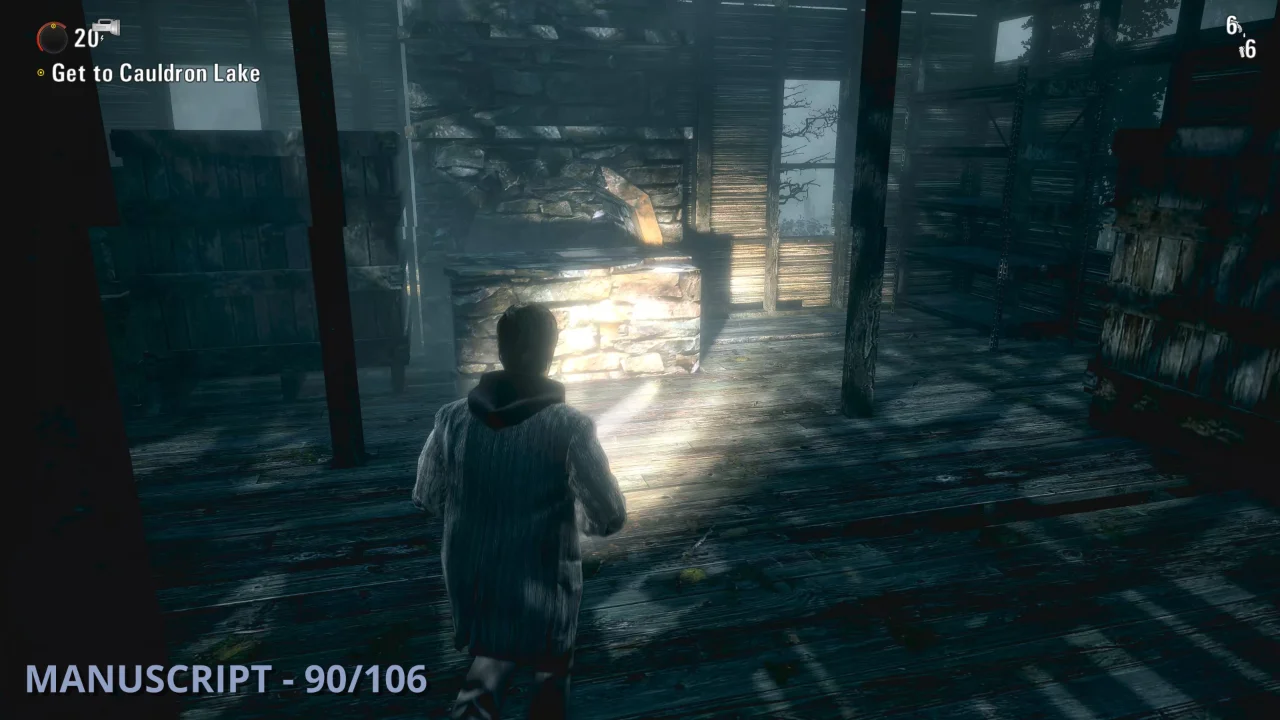1280x720 pixels.
Task: Click the lightning bolt on the flashlight indicator
Action: [x=102, y=39]
